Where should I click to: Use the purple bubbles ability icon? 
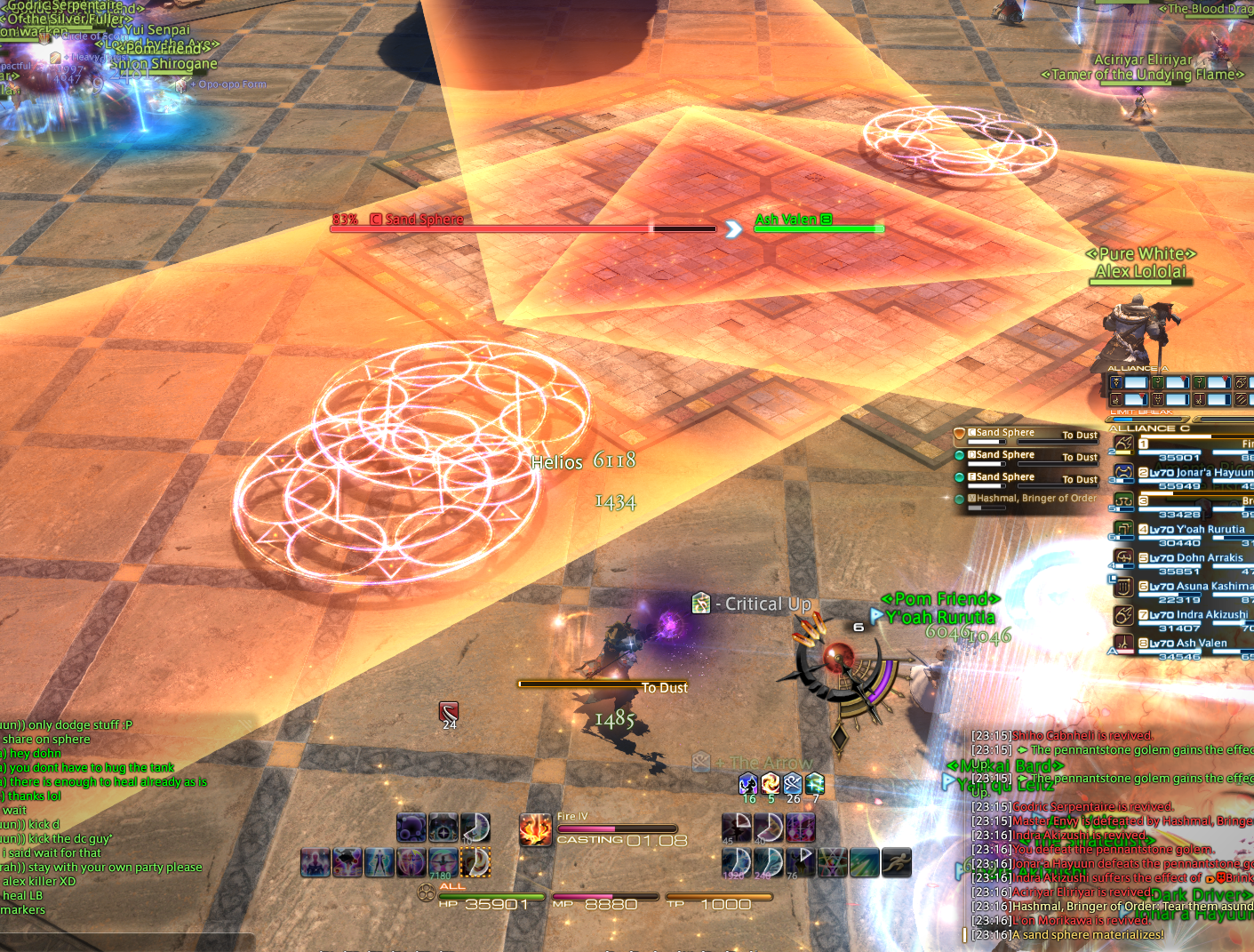411,828
